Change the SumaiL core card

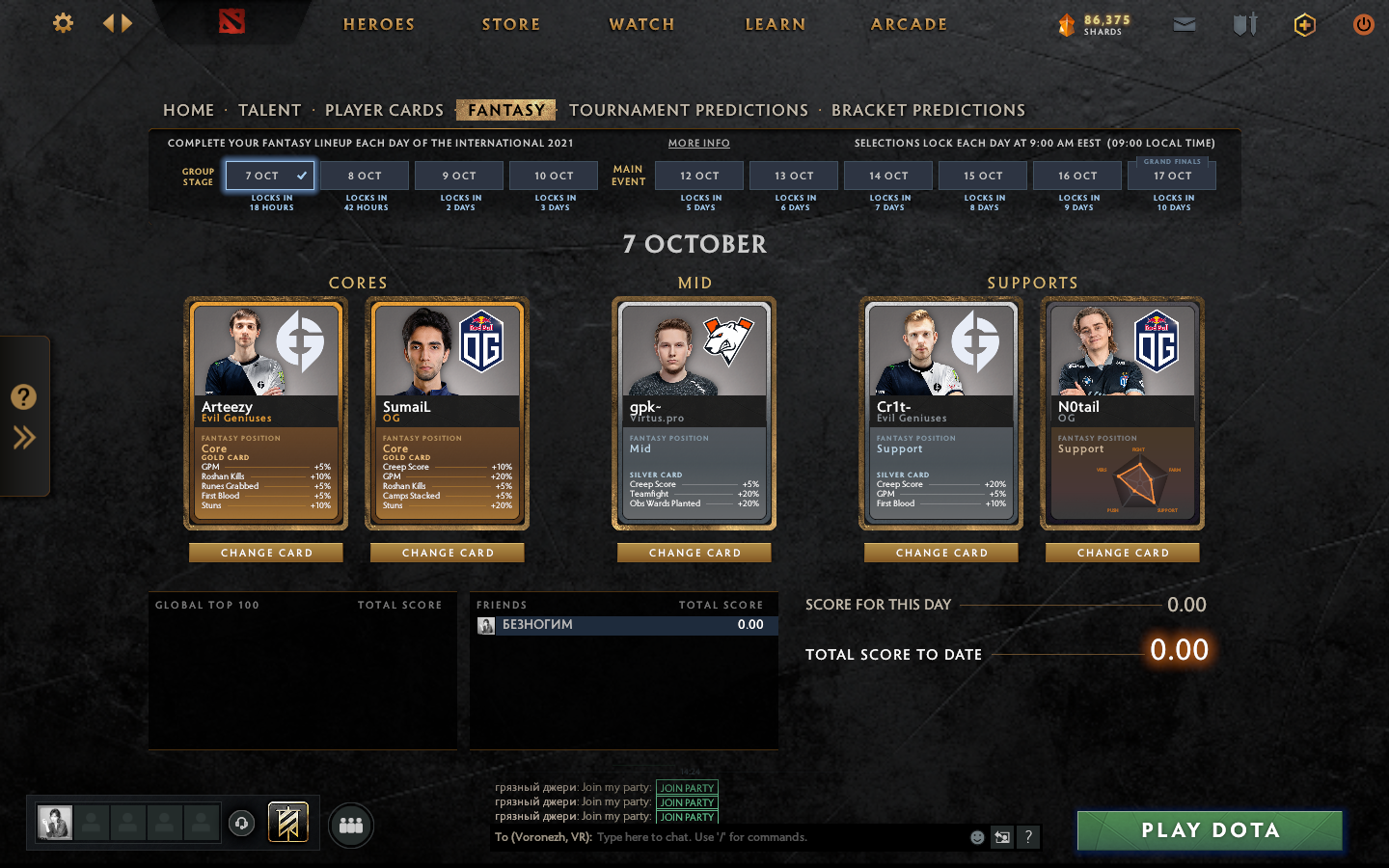click(x=448, y=553)
